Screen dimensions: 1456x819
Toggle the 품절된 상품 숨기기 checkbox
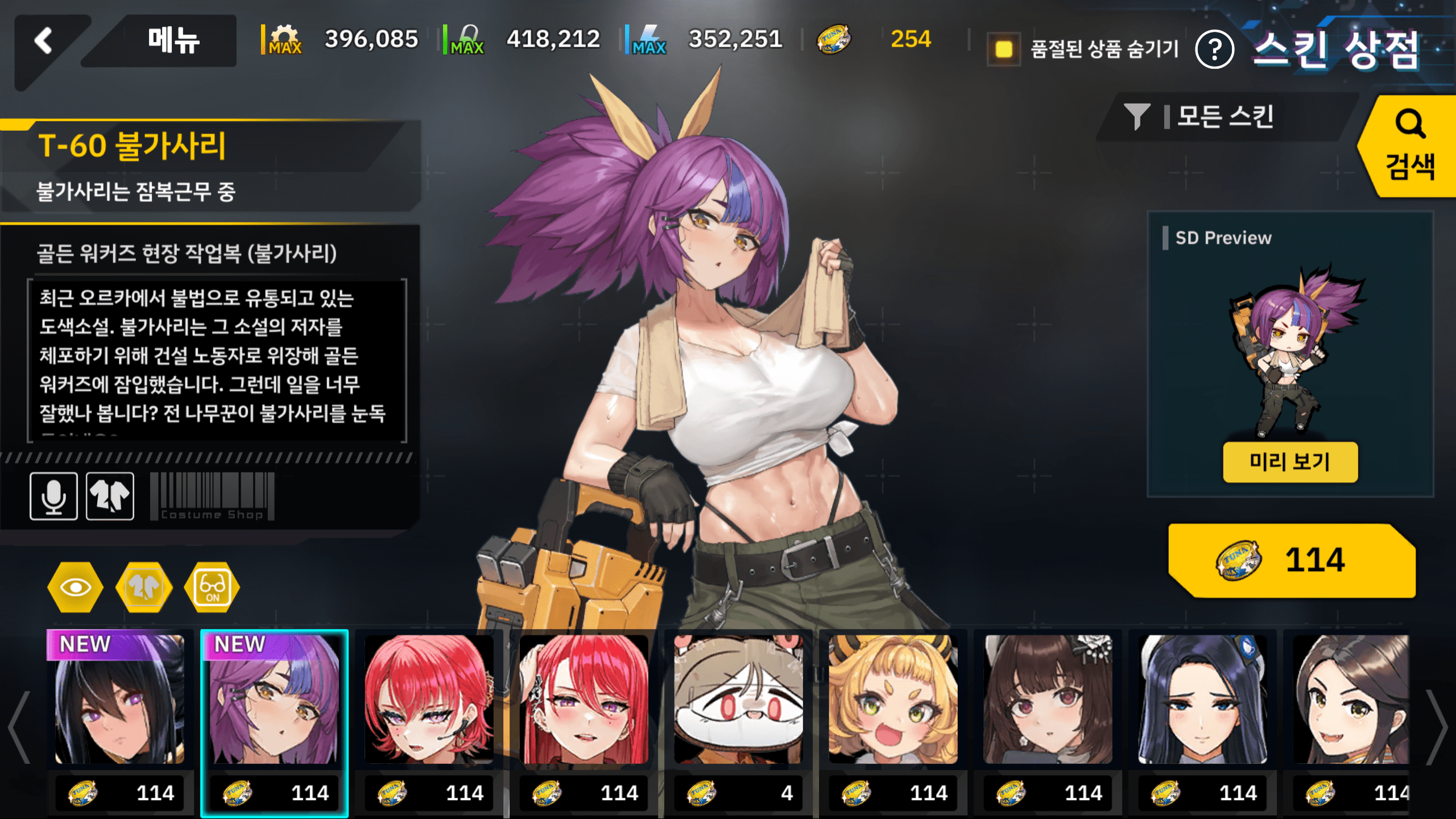tap(1004, 49)
